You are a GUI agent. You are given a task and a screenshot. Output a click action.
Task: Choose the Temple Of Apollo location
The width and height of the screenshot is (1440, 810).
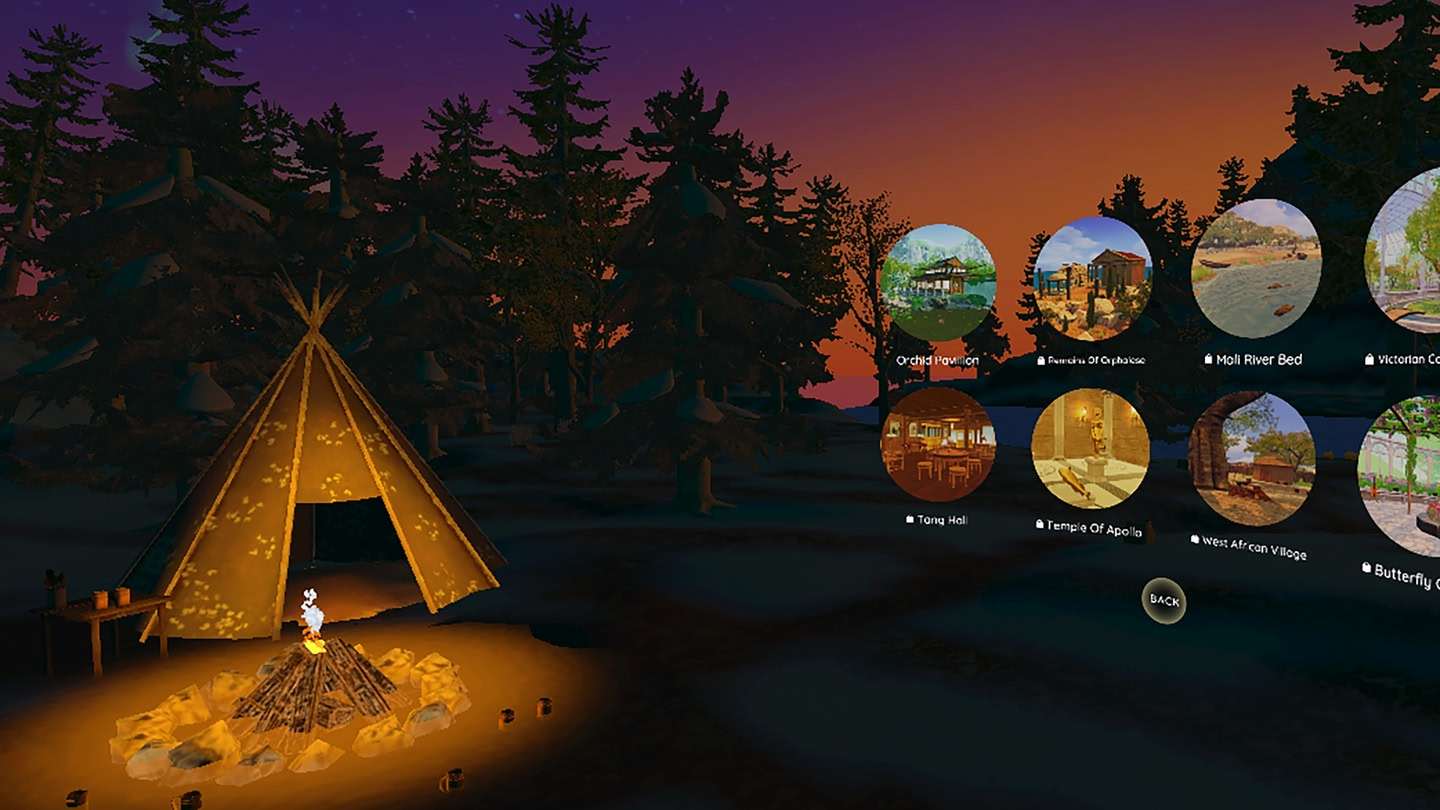click(x=1090, y=448)
